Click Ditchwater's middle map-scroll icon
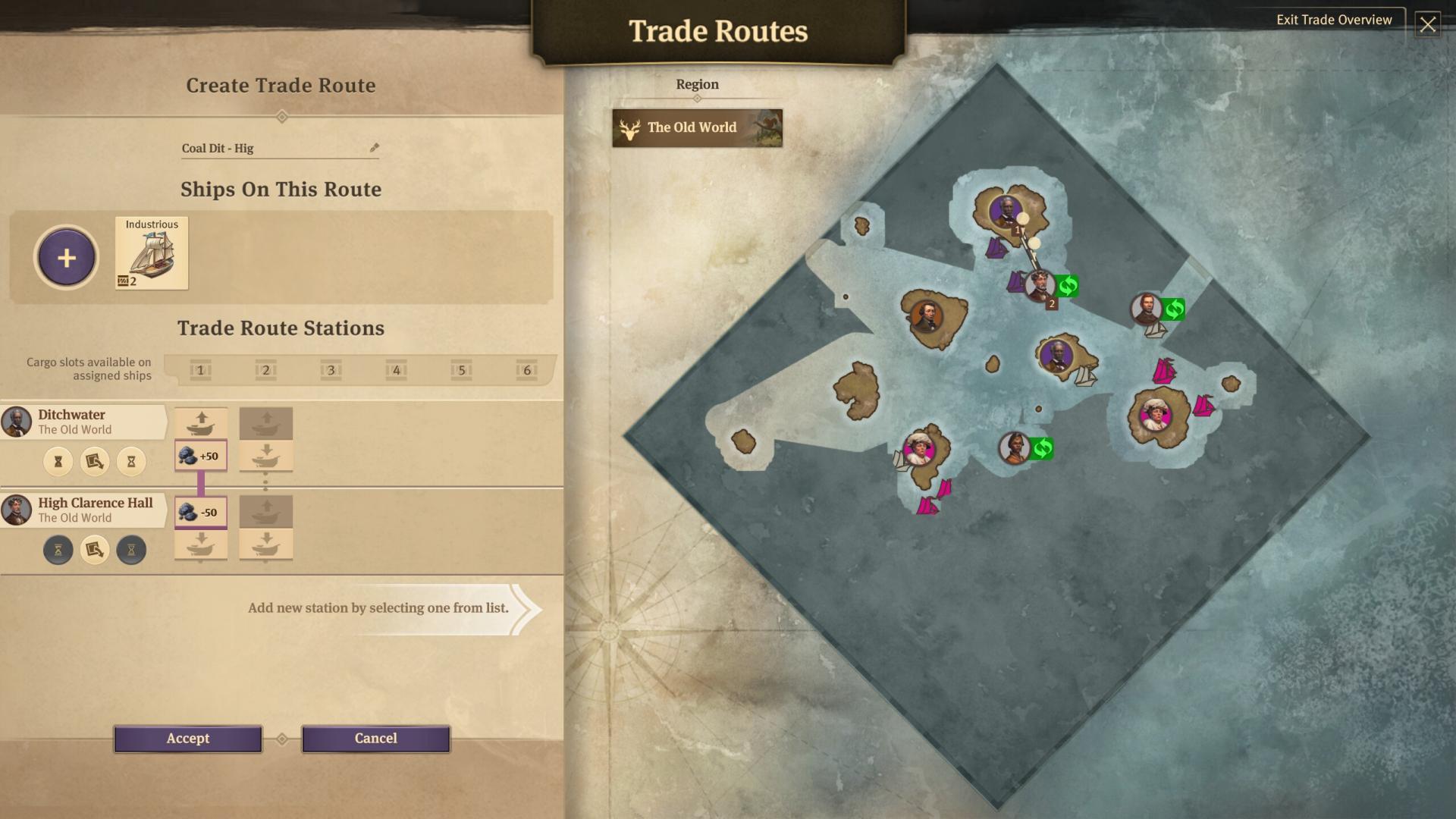1456x819 pixels. pyautogui.click(x=95, y=462)
